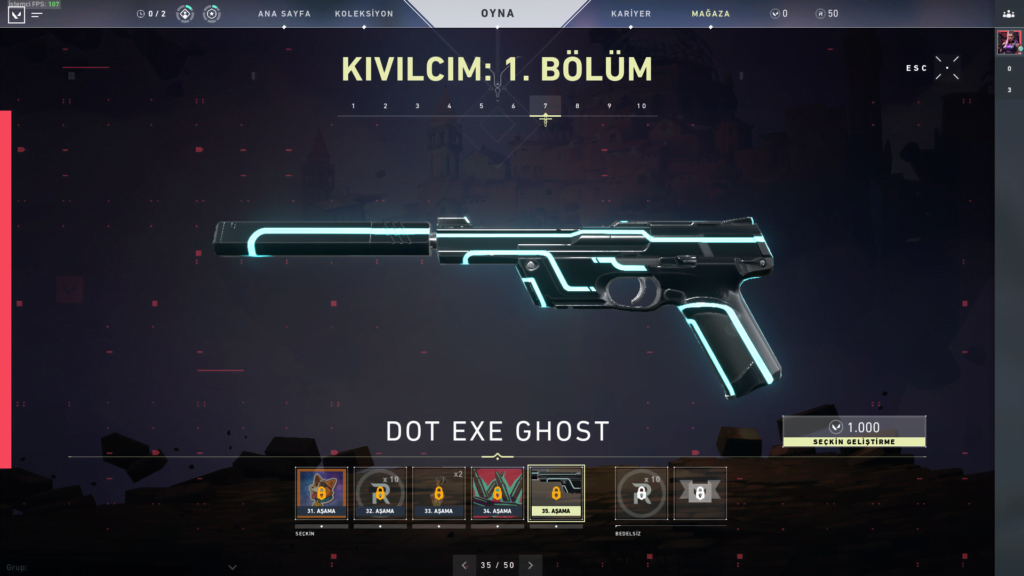The height and width of the screenshot is (576, 1024).
Task: Select the 34. Aşama card reward
Action: pos(496,493)
